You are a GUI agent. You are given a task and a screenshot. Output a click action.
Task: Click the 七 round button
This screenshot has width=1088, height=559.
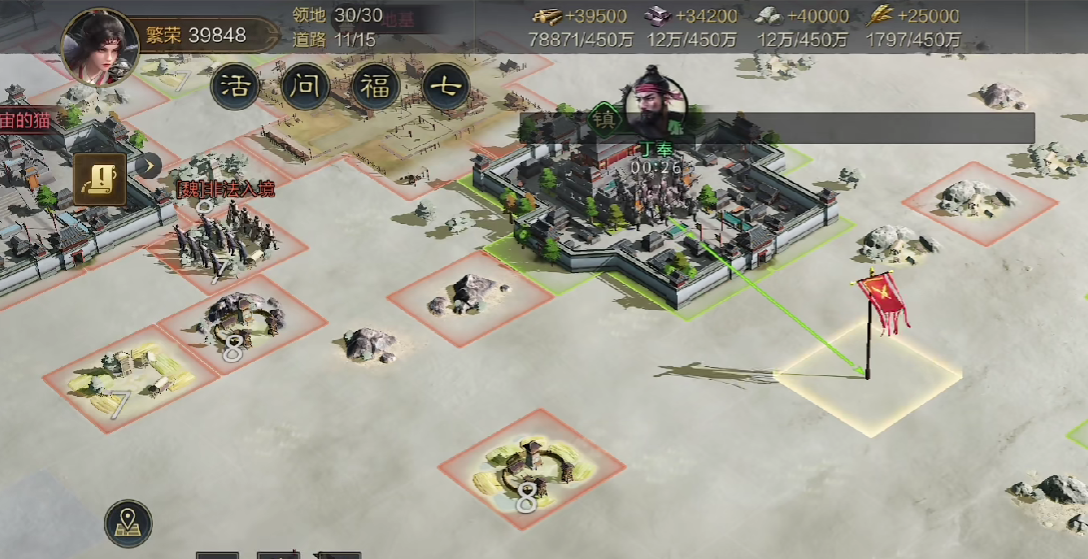click(x=446, y=87)
